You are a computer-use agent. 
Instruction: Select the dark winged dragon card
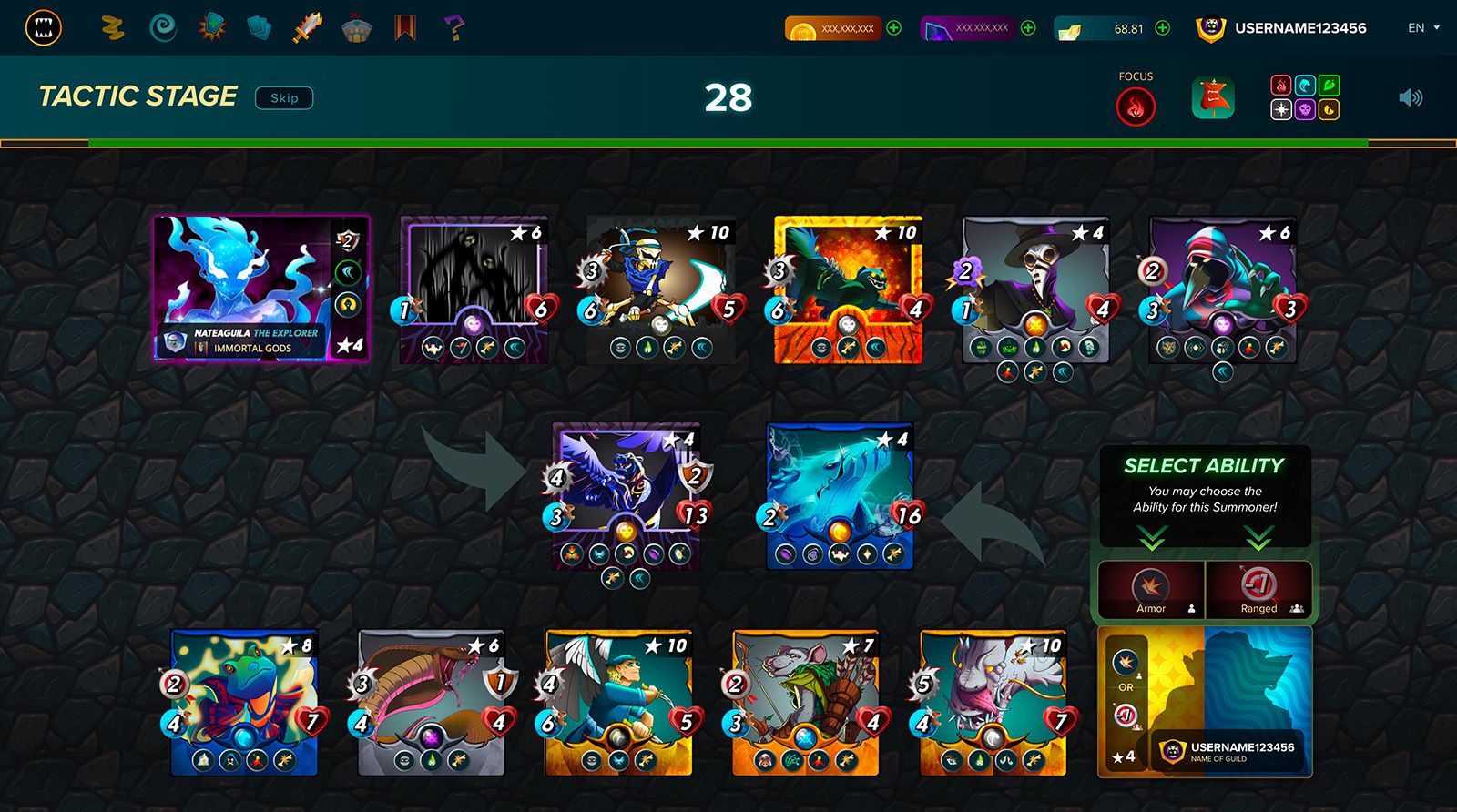pyautogui.click(x=626, y=496)
